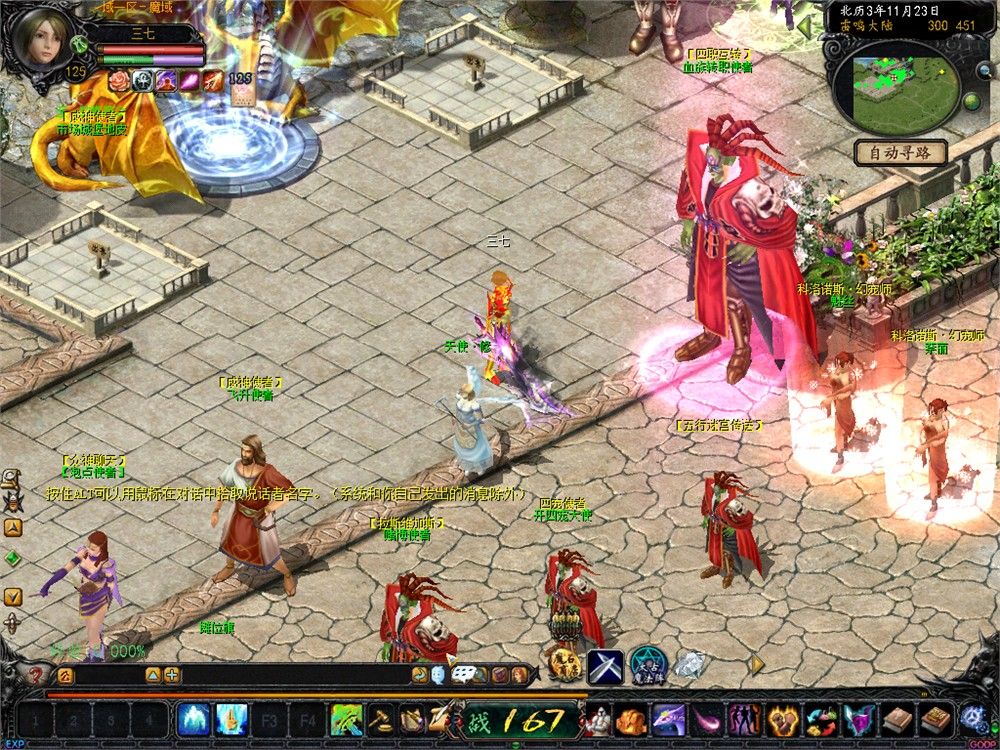Open the settings gear icon
The width and height of the screenshot is (1000, 750).
coord(972,718)
